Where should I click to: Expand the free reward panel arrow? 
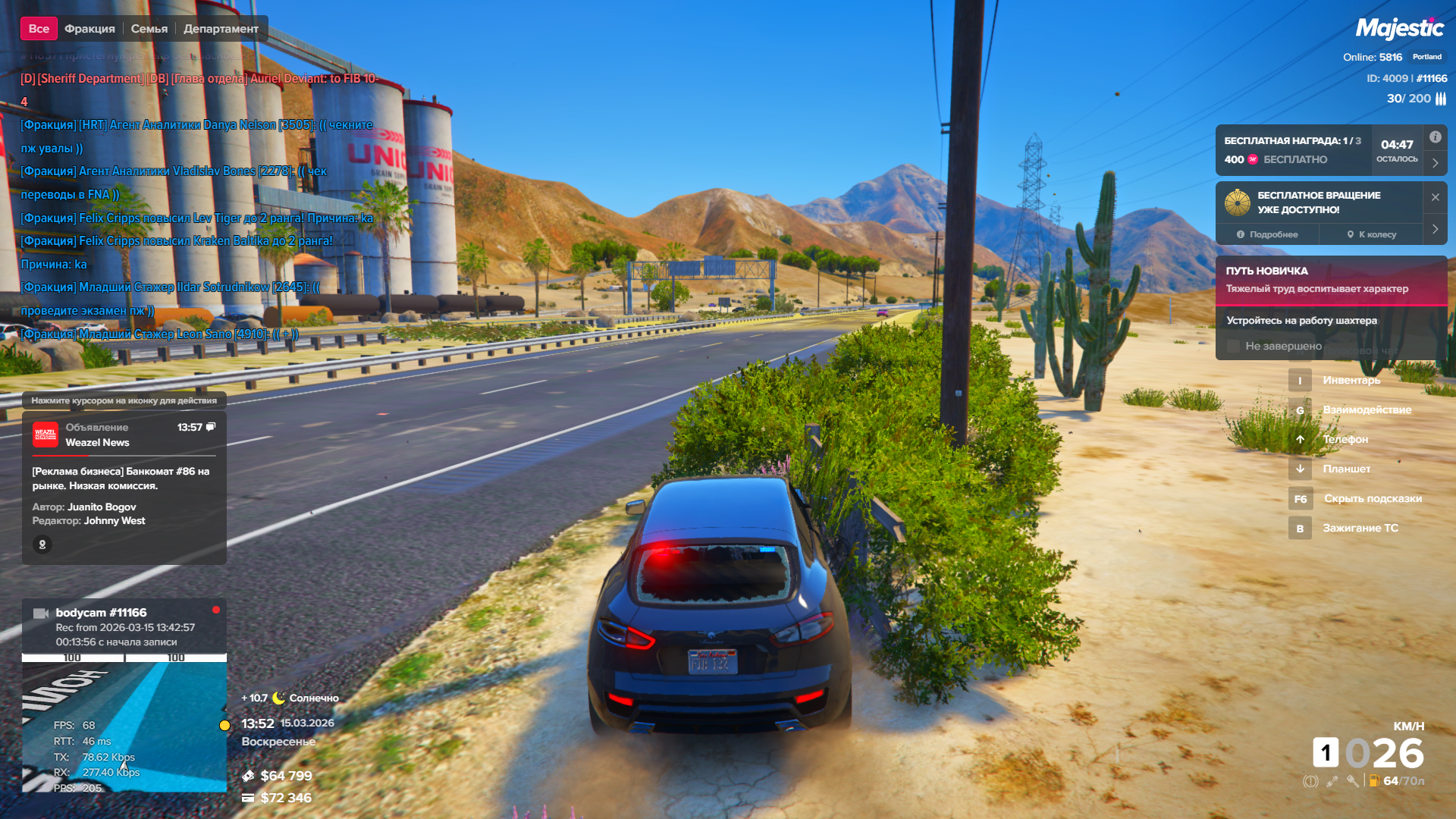[1435, 162]
